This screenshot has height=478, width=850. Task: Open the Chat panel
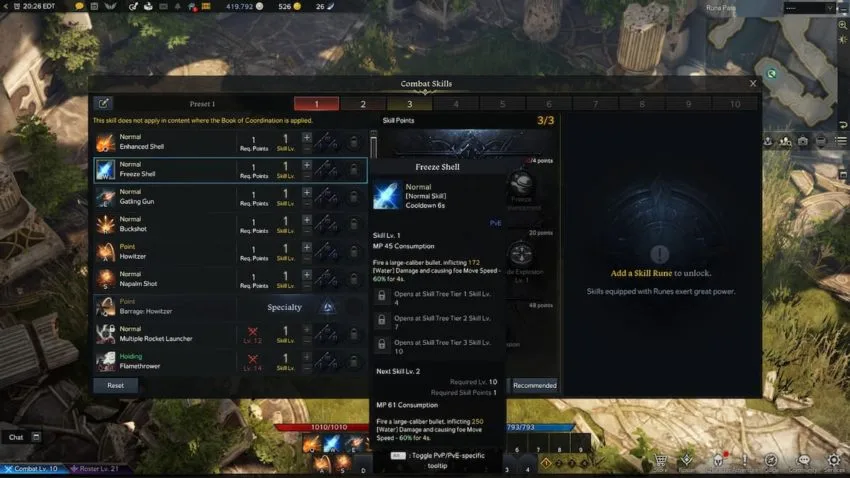click(17, 437)
